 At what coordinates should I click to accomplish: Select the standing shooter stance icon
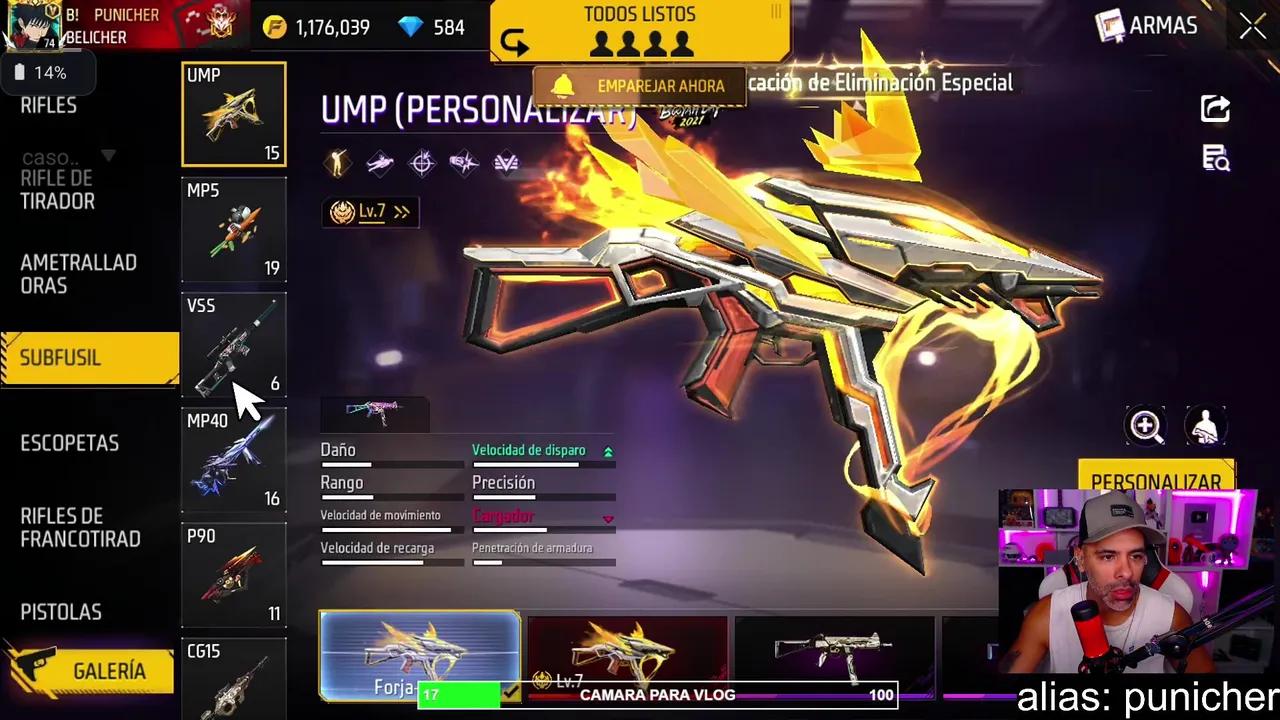pyautogui.click(x=337, y=163)
